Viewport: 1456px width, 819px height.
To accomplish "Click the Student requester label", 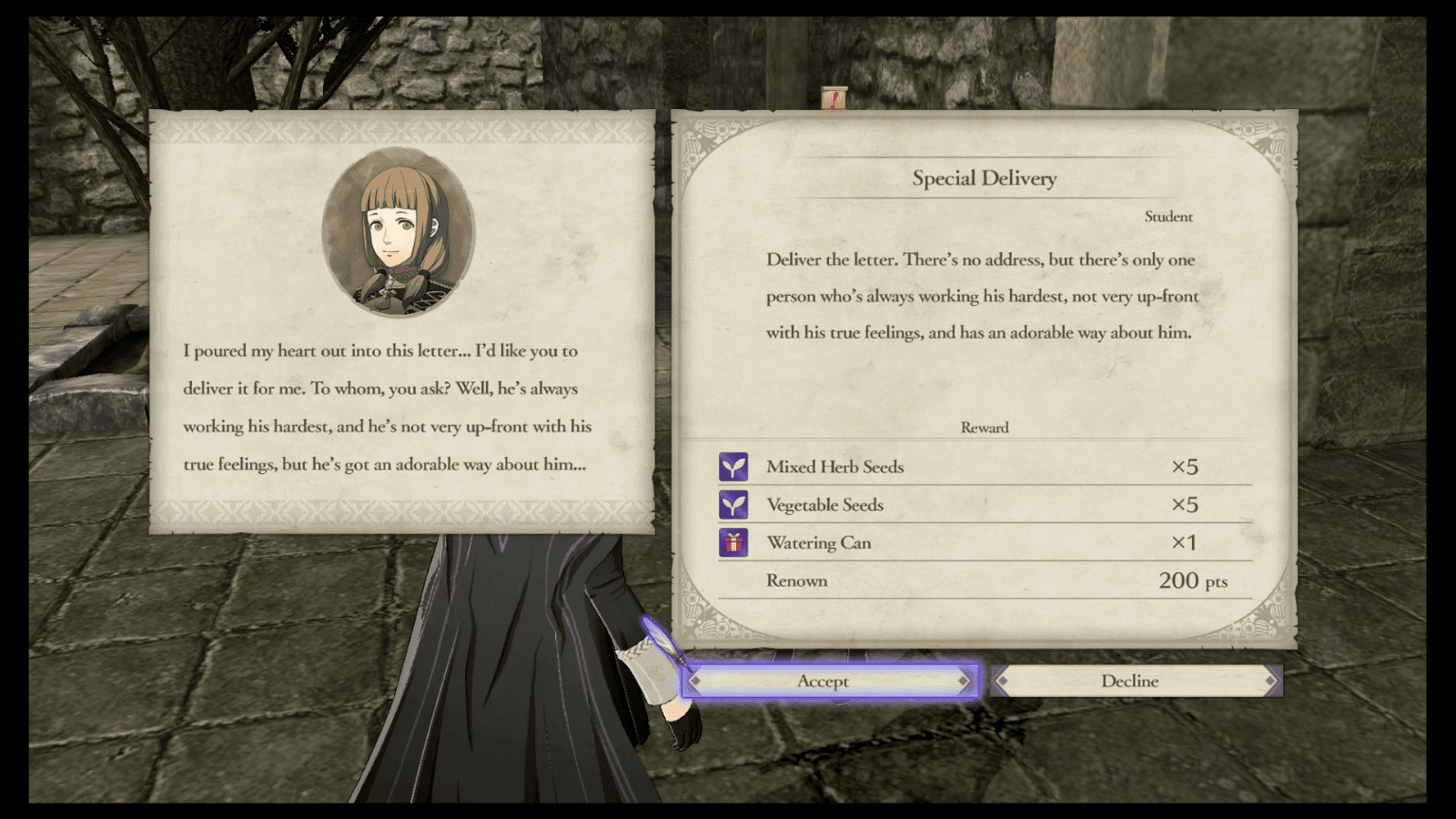I will 1168,217.
